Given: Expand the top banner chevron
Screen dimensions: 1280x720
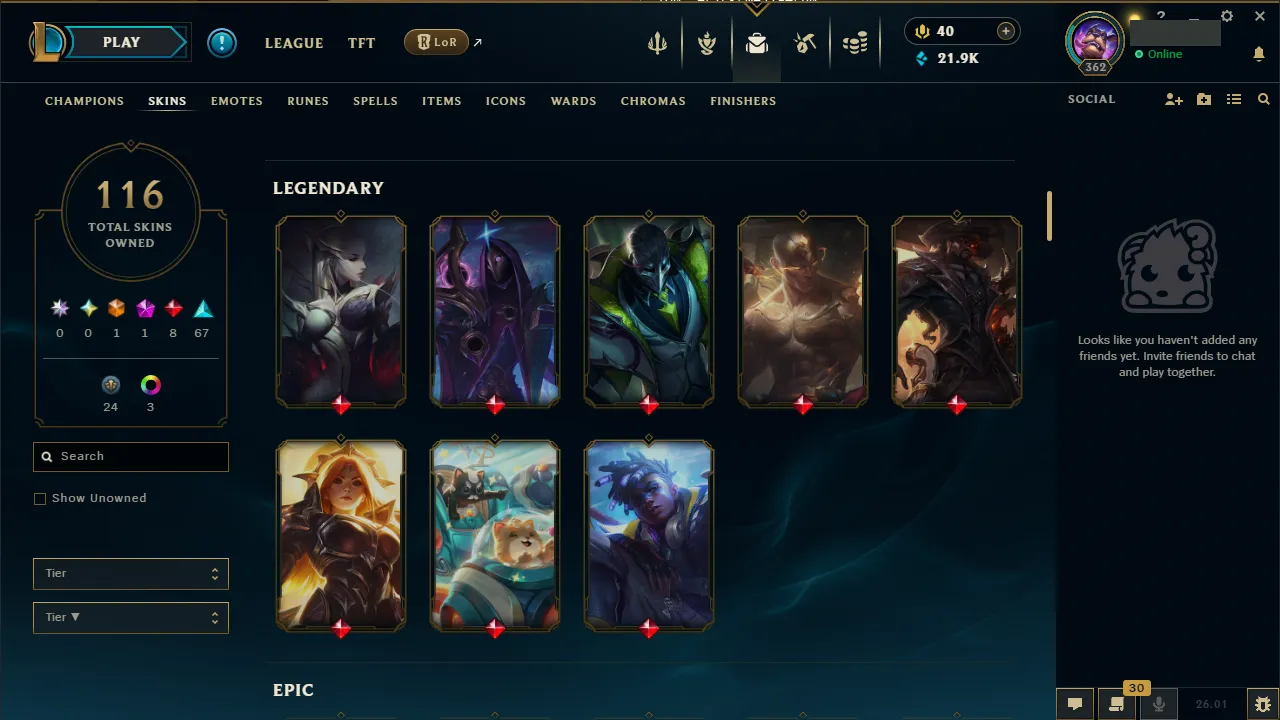Looking at the screenshot, I should [x=755, y=8].
